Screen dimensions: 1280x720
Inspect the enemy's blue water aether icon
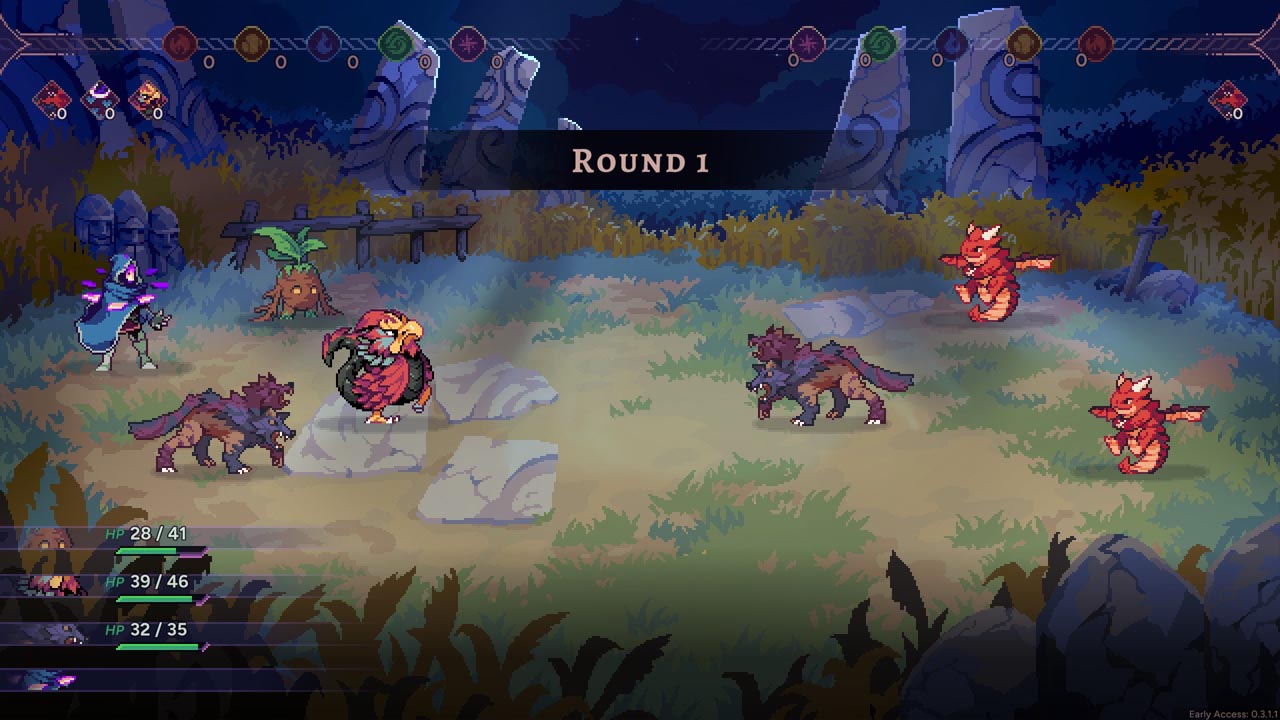pyautogui.click(x=951, y=44)
